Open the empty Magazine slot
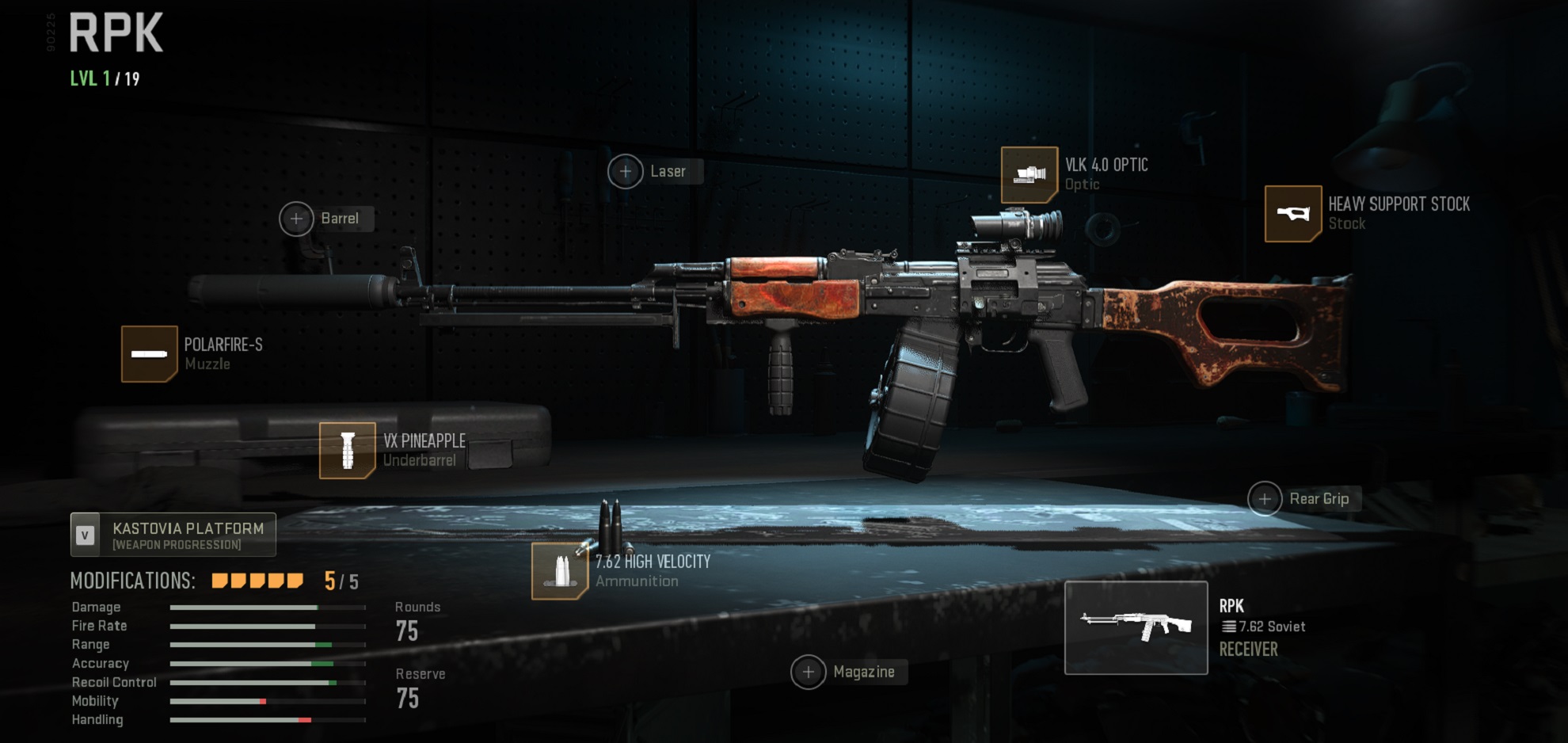 coord(808,673)
